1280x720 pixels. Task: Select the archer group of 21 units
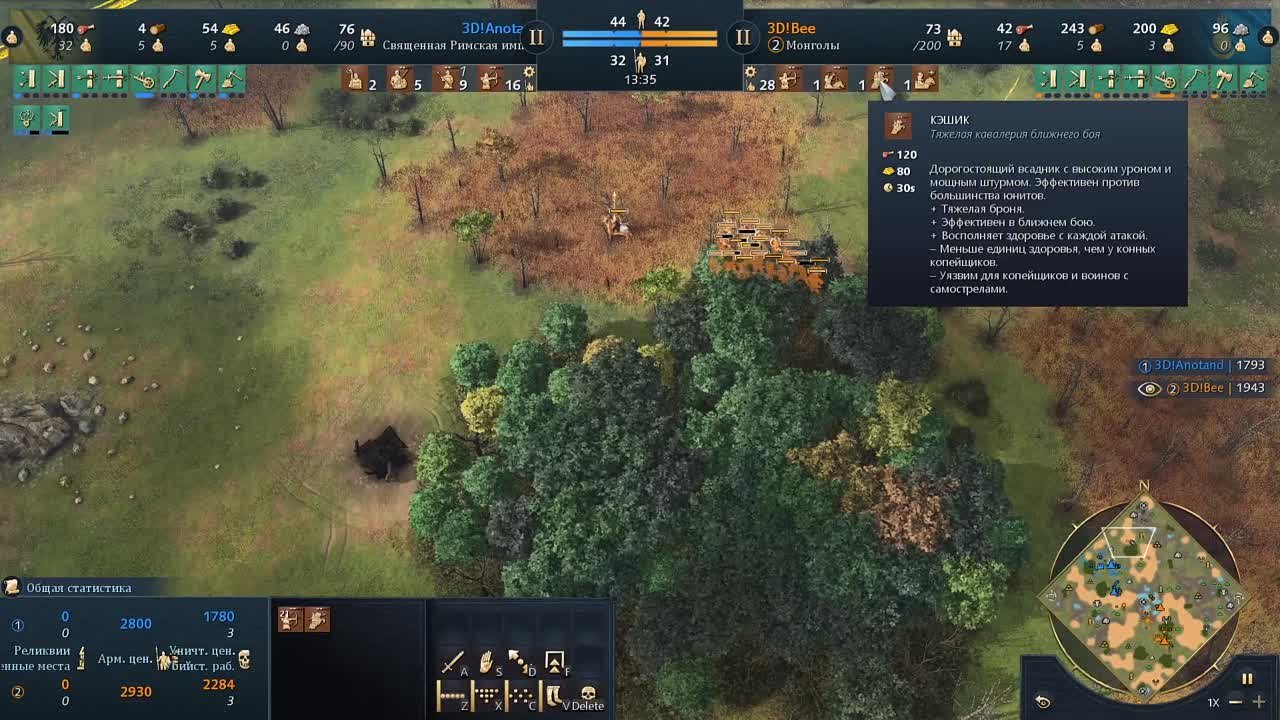click(x=290, y=620)
